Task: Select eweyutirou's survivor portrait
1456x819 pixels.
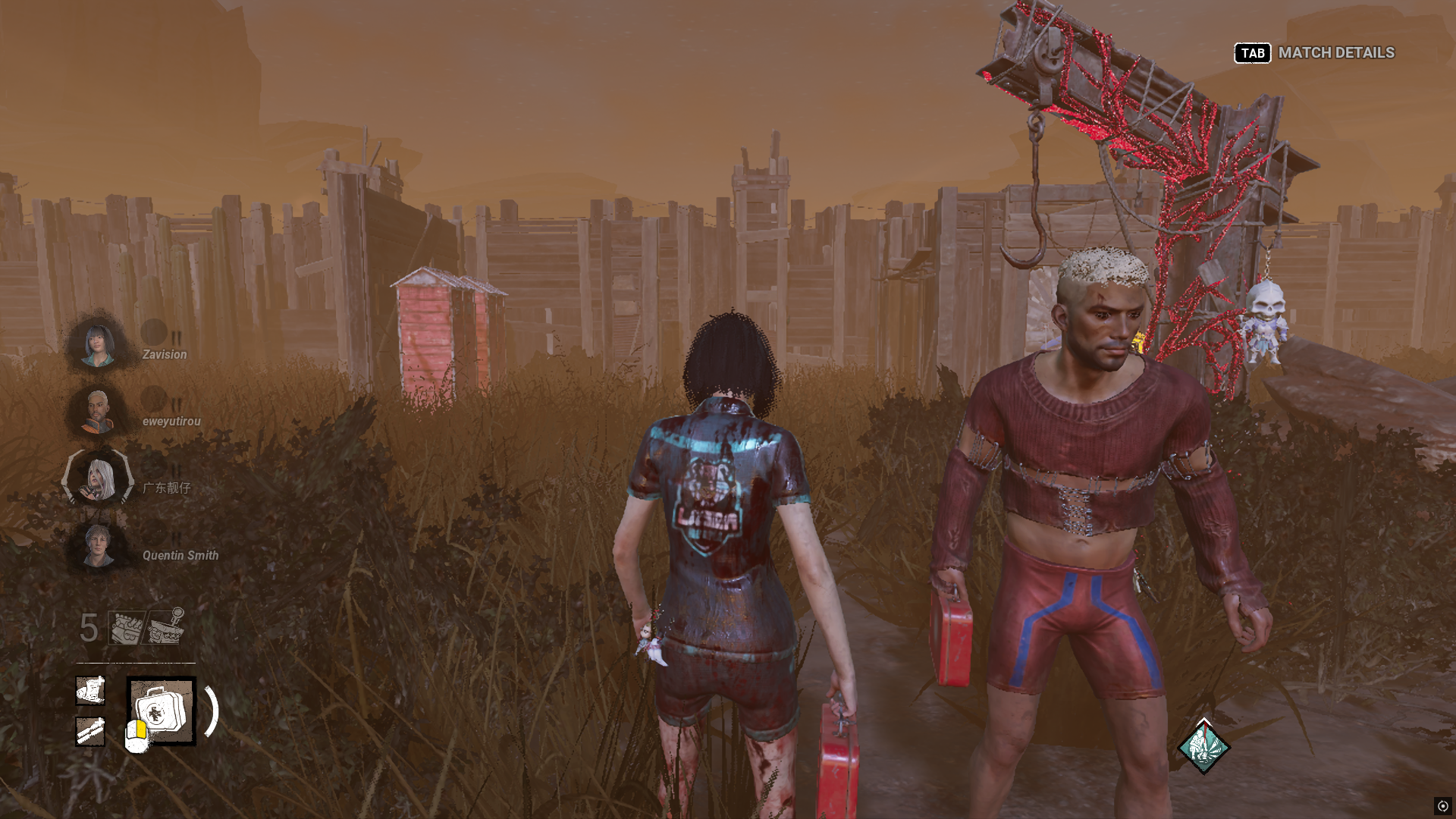Action: 98,412
